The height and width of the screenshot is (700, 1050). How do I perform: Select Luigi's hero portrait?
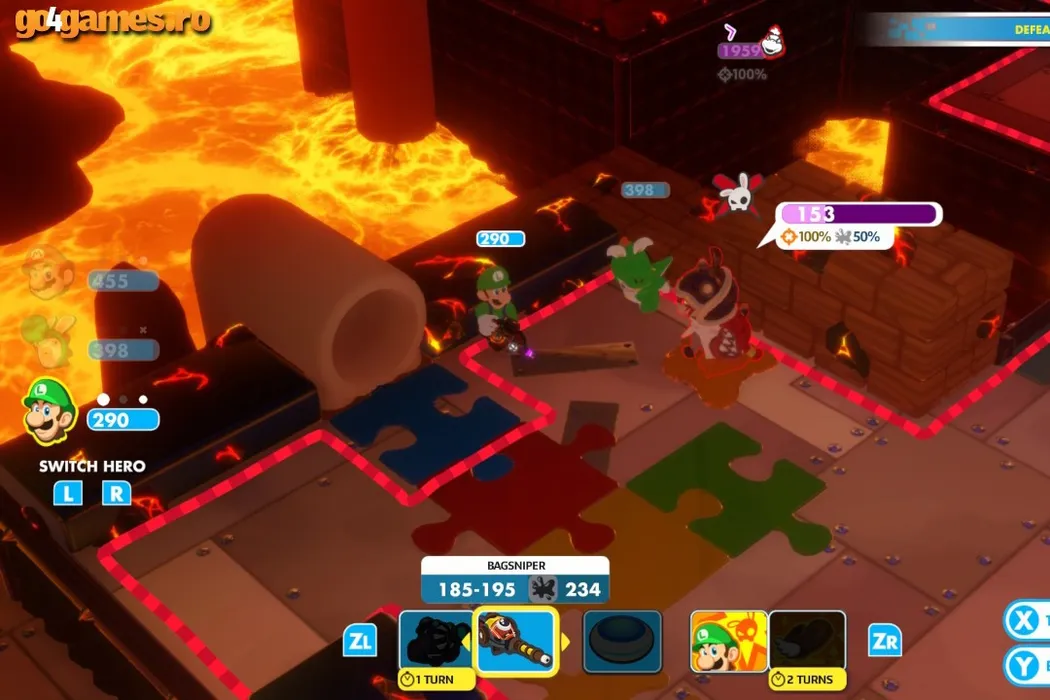coord(47,411)
